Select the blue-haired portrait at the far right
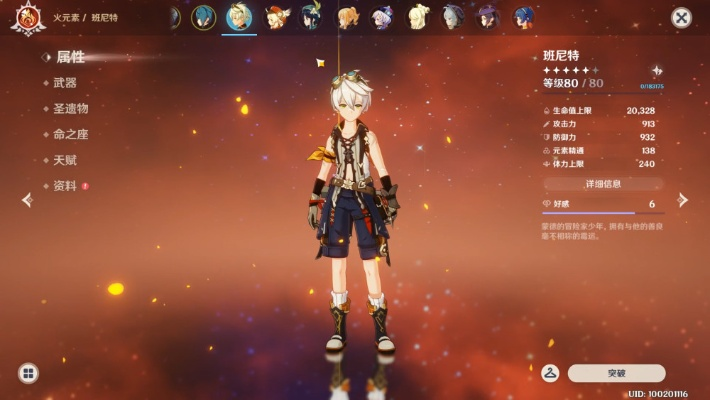 point(523,17)
